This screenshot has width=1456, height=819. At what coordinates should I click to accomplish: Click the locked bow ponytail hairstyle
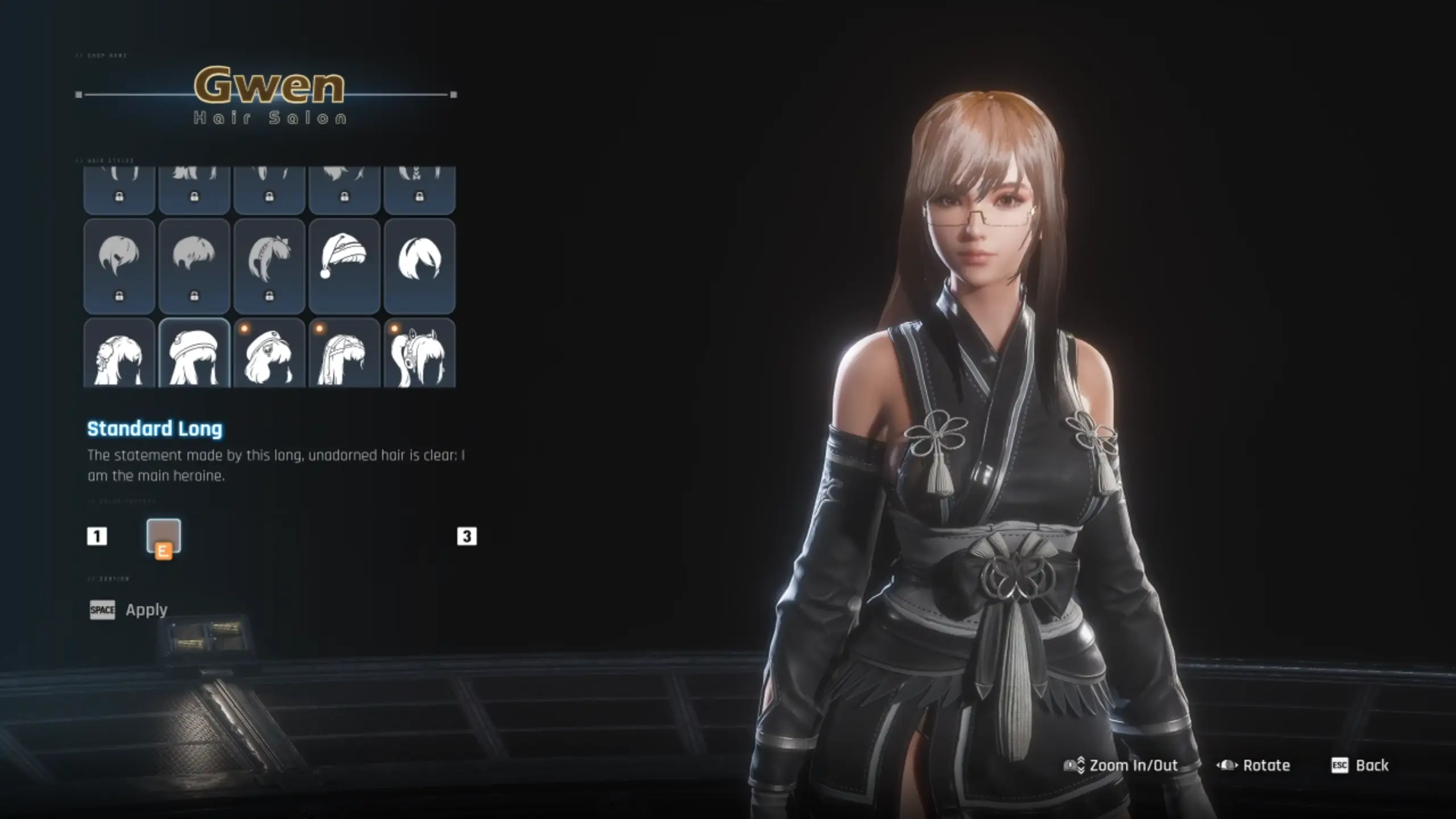click(x=269, y=266)
